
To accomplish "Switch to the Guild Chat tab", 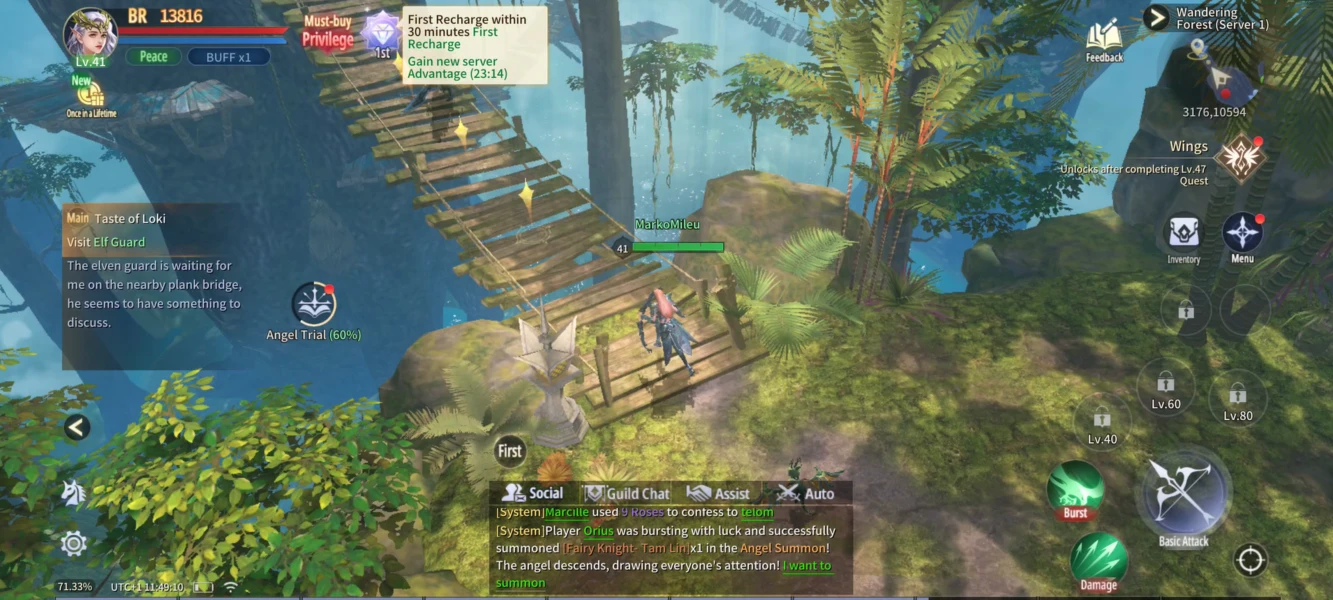I will (x=626, y=493).
